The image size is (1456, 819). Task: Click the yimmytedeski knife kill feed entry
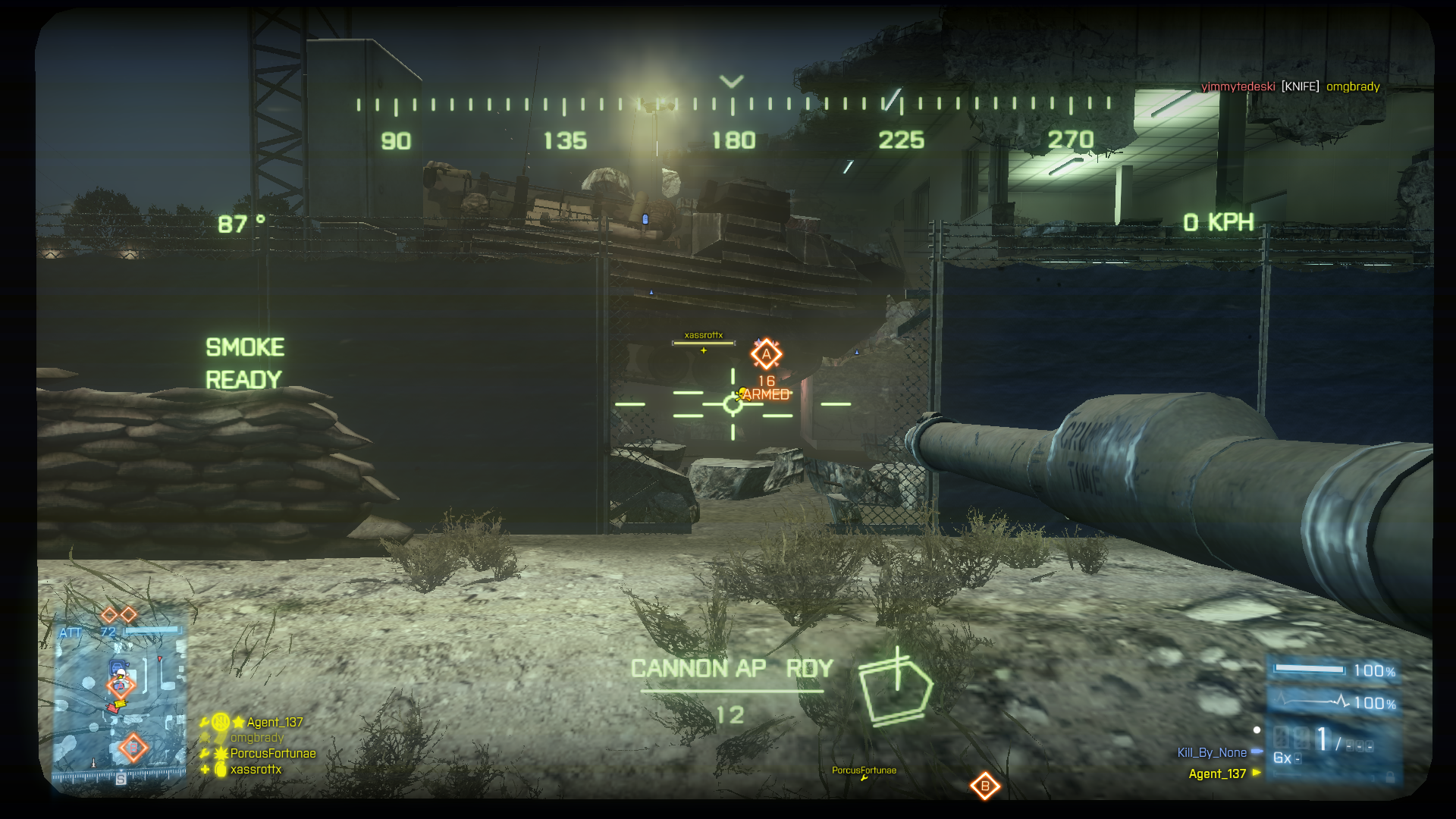pyautogui.click(x=1290, y=86)
